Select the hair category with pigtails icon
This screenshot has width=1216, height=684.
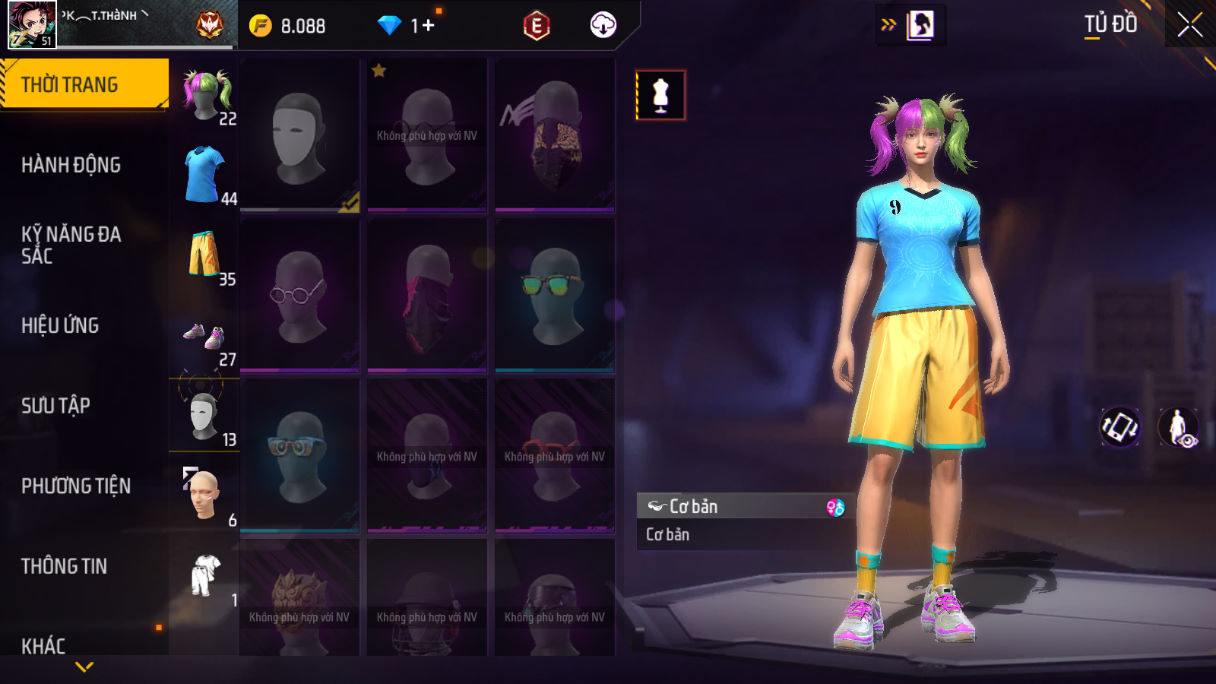pyautogui.click(x=206, y=94)
